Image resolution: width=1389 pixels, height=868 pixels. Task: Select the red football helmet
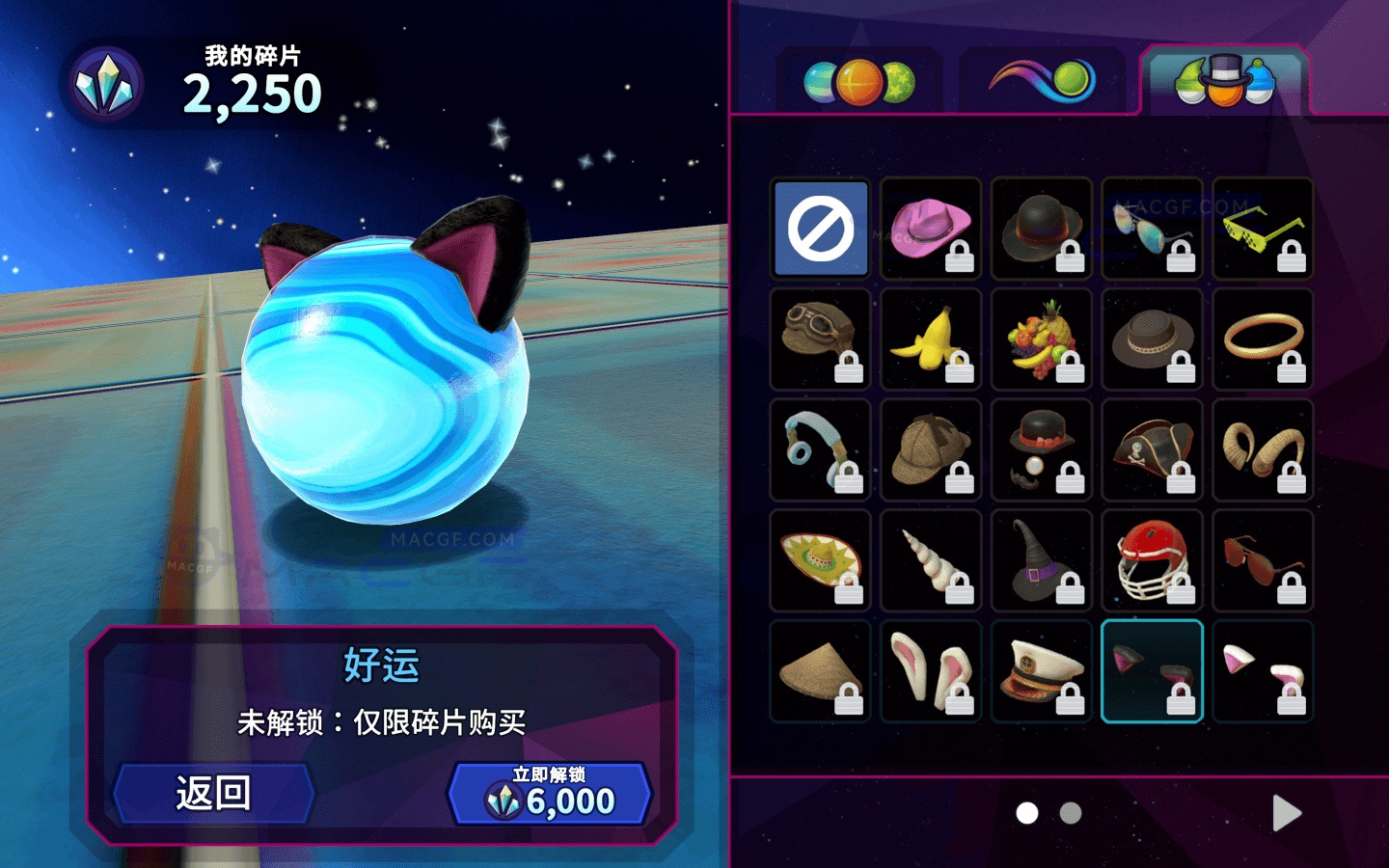pyautogui.click(x=1152, y=561)
